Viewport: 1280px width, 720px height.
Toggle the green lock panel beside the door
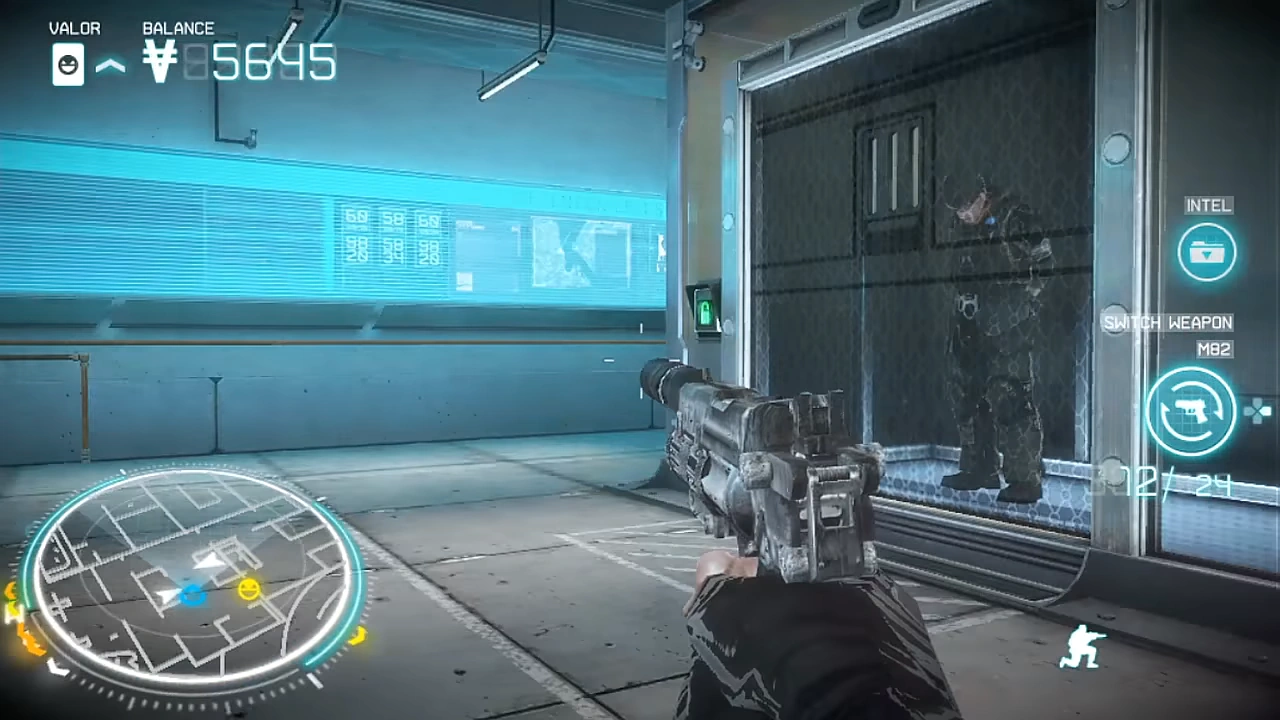click(707, 312)
